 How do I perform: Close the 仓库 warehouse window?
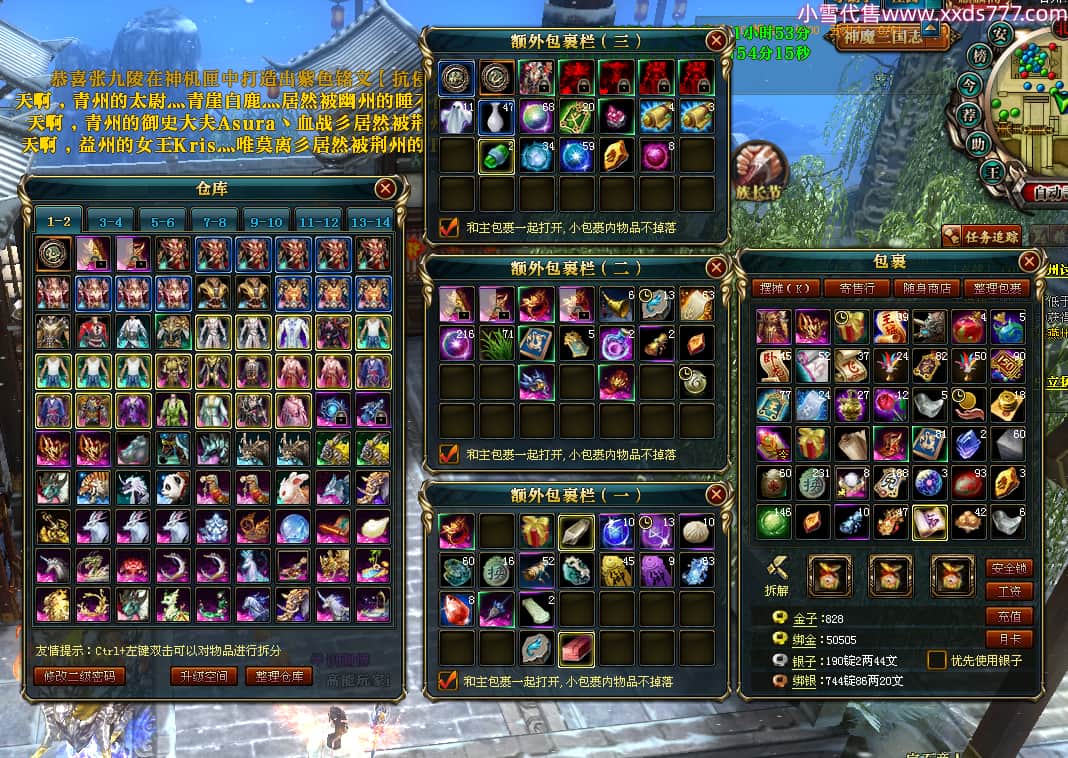(x=386, y=188)
